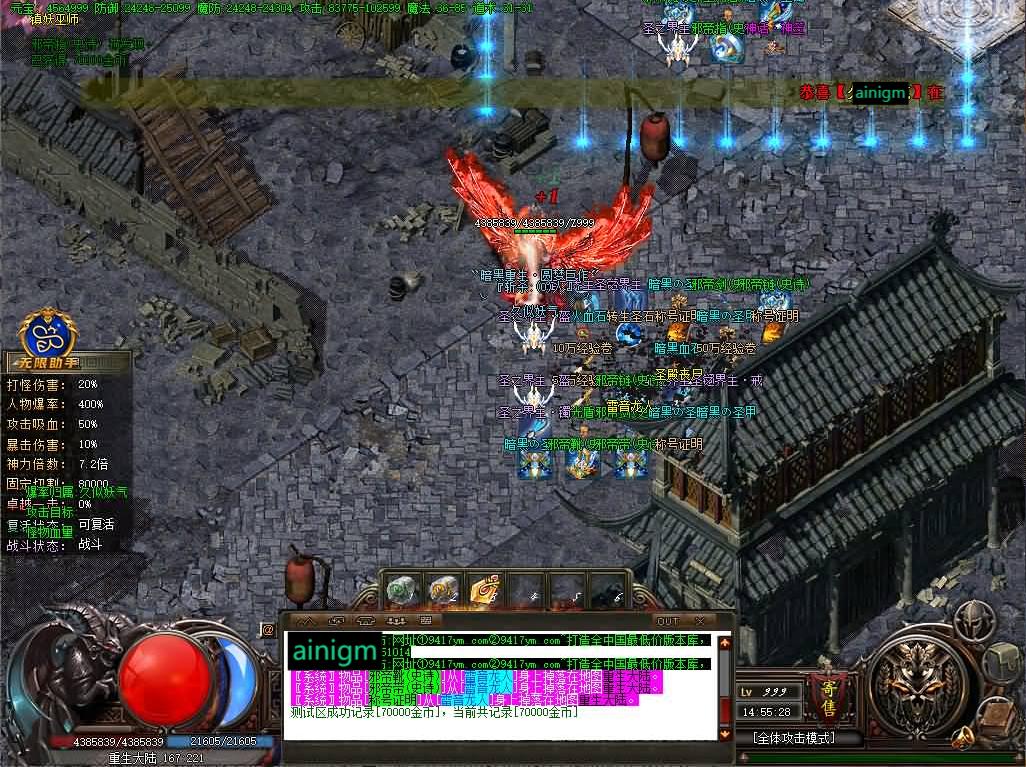
Task: Use the tan scroll in hotbar slot 2
Action: tap(444, 590)
